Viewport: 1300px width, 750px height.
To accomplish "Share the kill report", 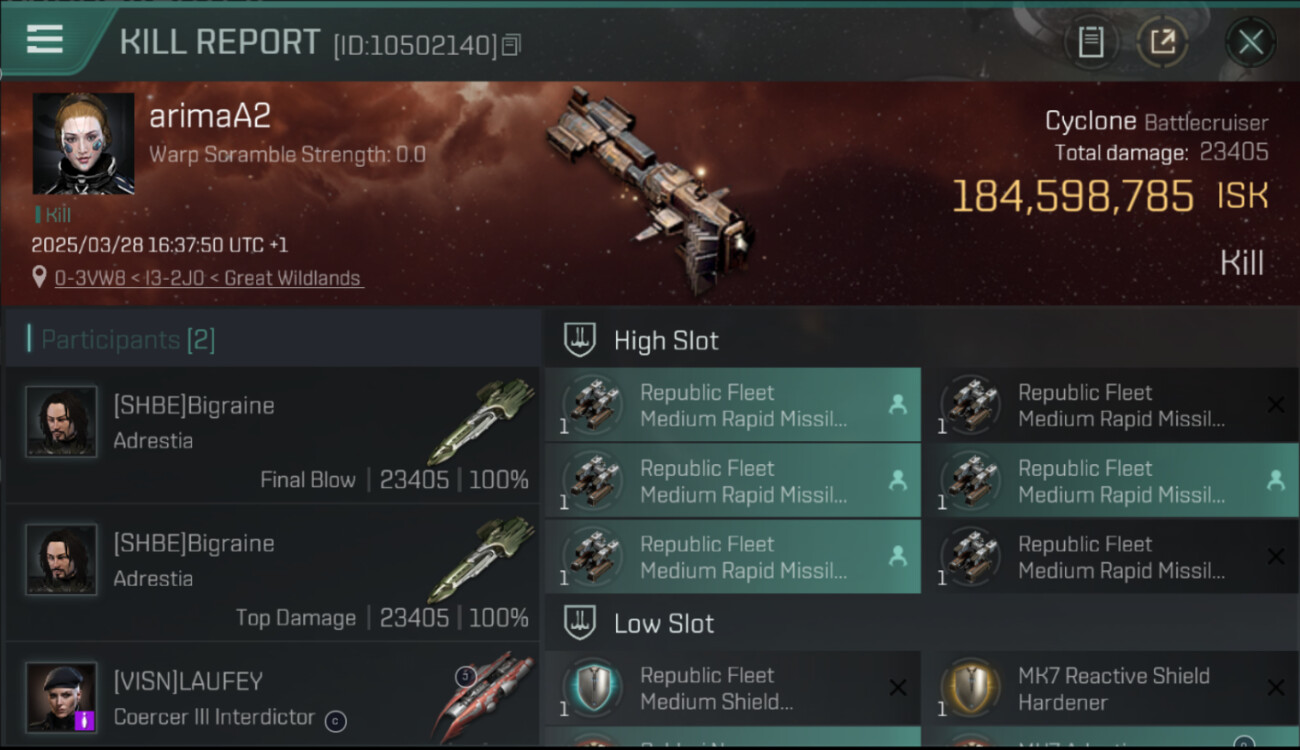I will pos(1162,42).
